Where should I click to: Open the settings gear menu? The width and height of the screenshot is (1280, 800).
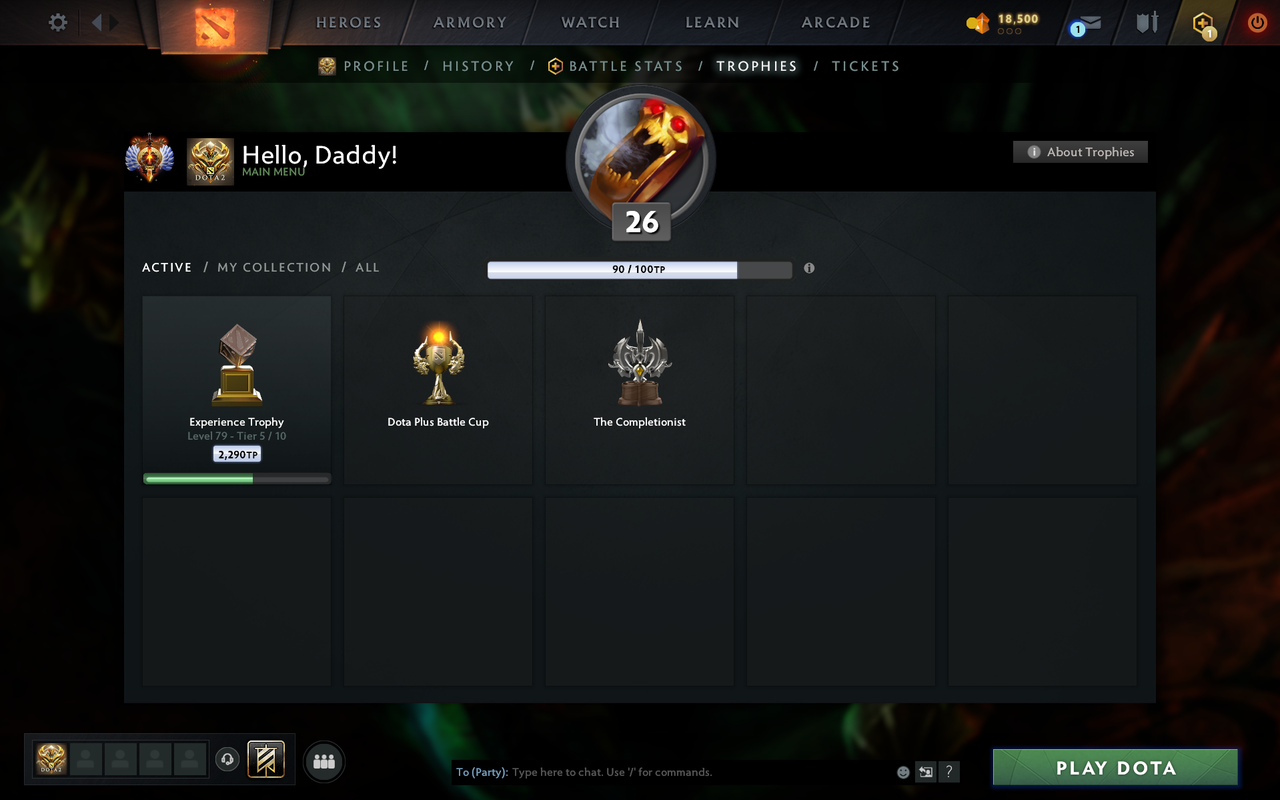[57, 22]
